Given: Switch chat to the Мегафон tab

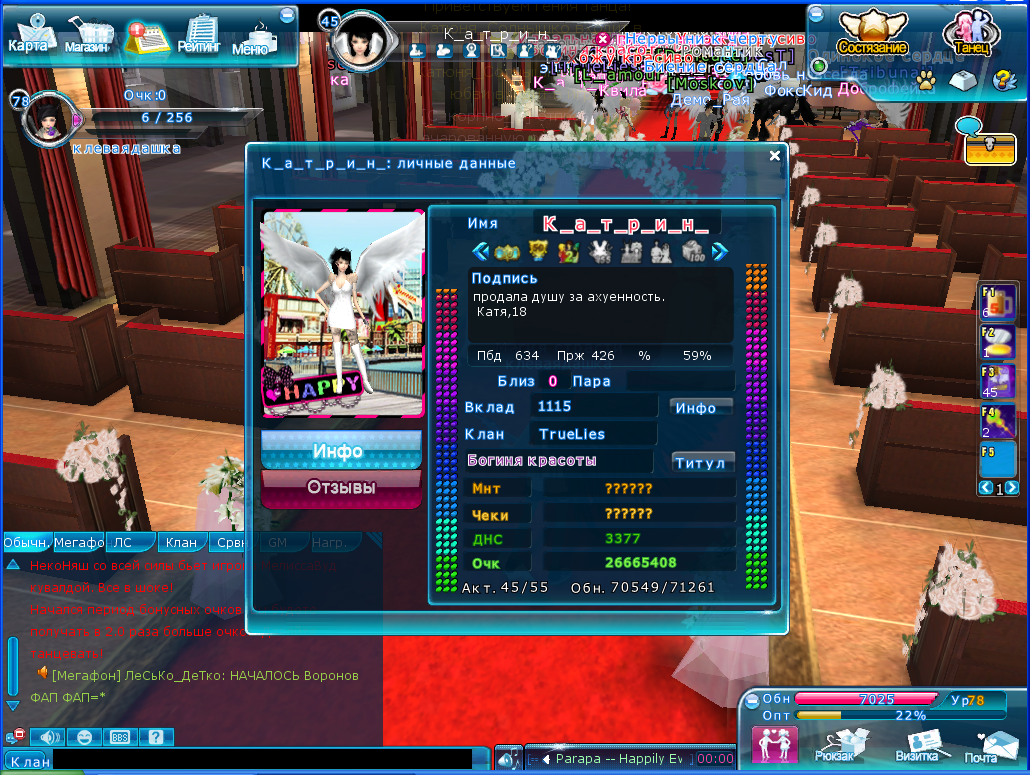Looking at the screenshot, I should 80,543.
